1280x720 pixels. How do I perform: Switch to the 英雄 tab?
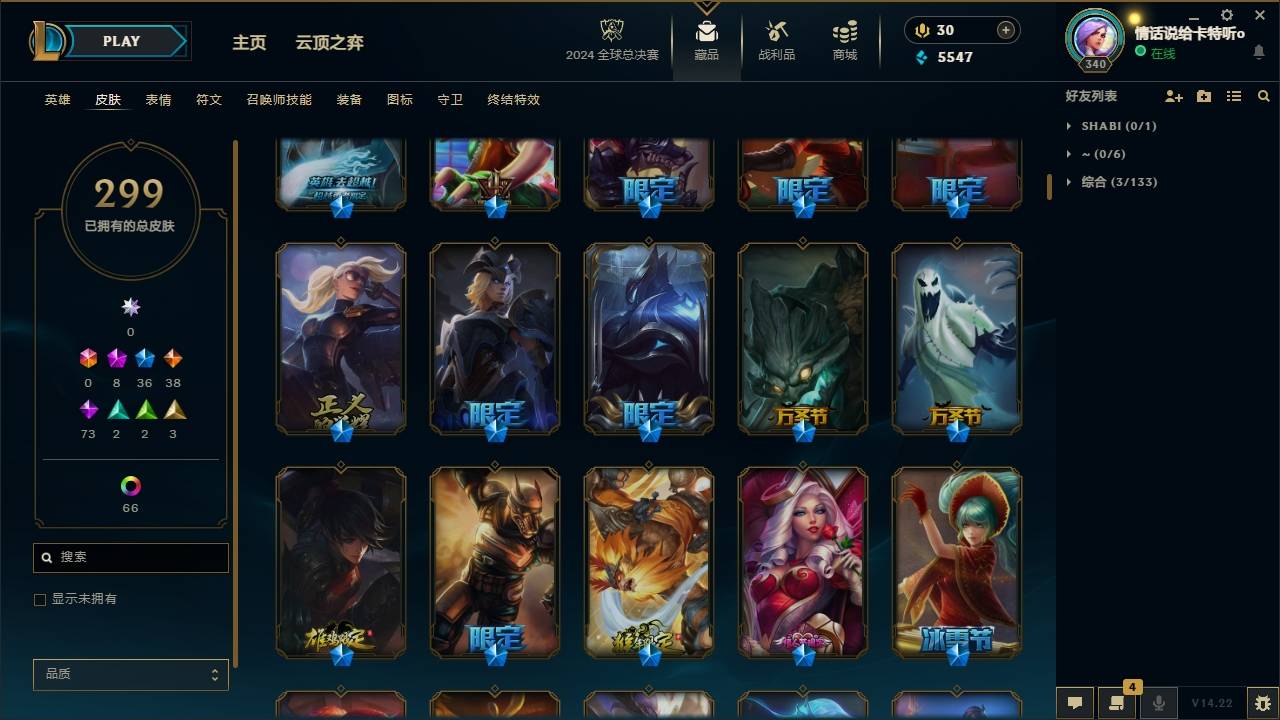[57, 99]
